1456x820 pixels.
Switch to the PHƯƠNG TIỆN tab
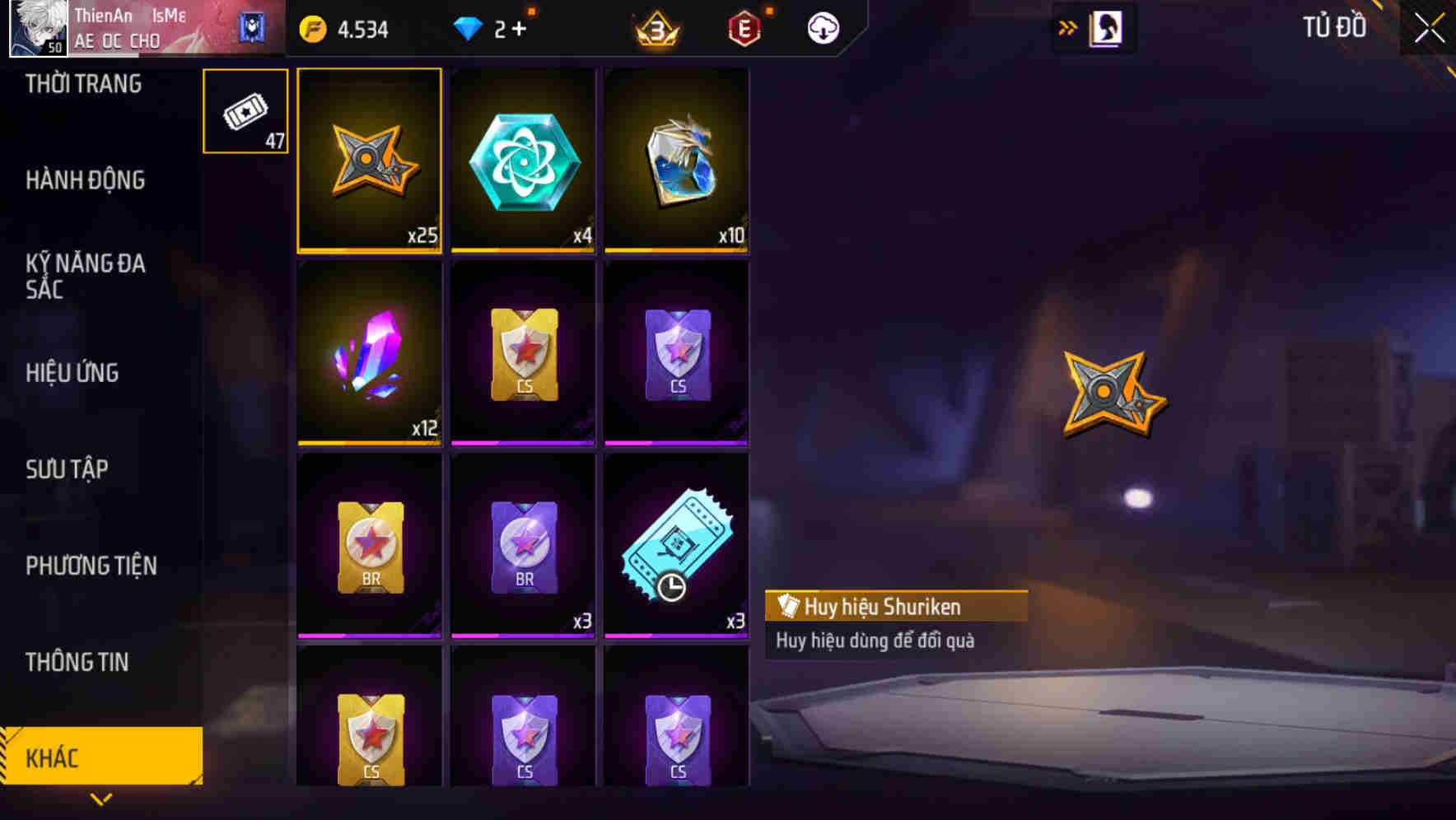click(x=91, y=566)
